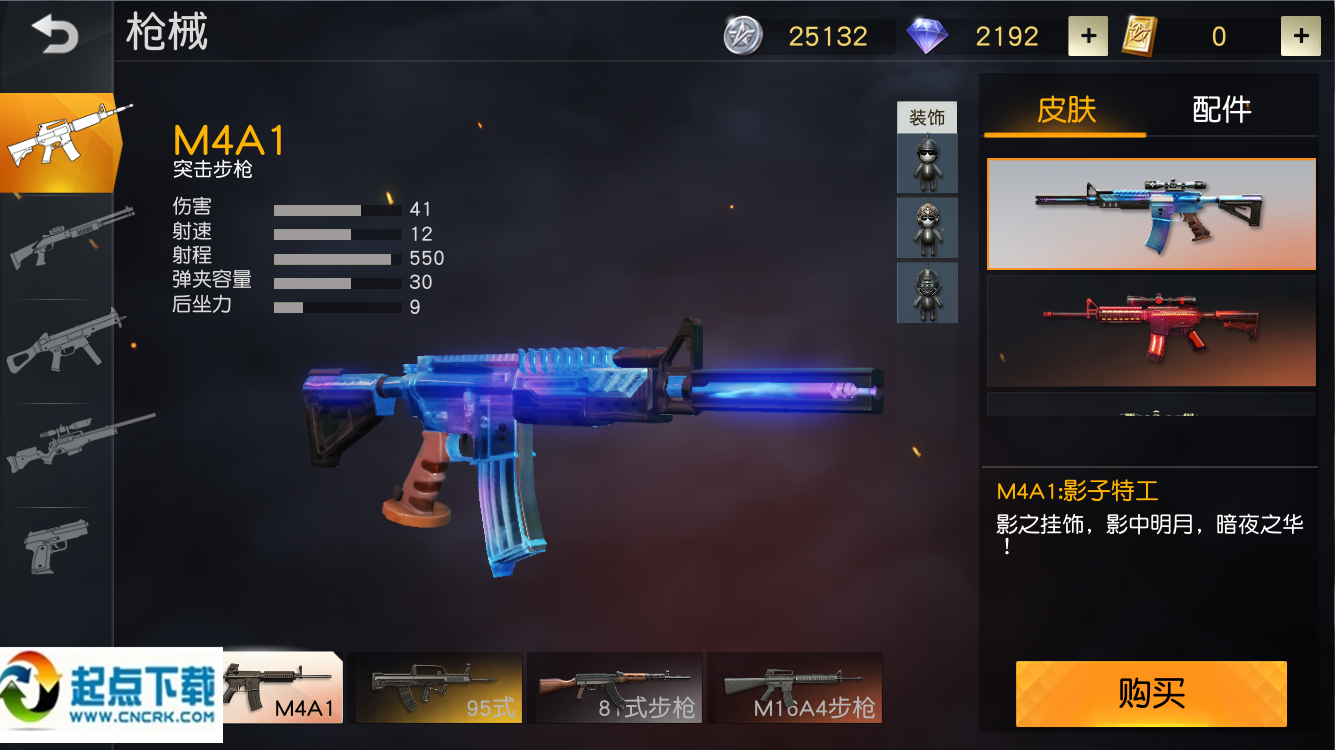Switch to the 皮肤 skins tab
Screen dimensions: 1335x750
(1066, 109)
